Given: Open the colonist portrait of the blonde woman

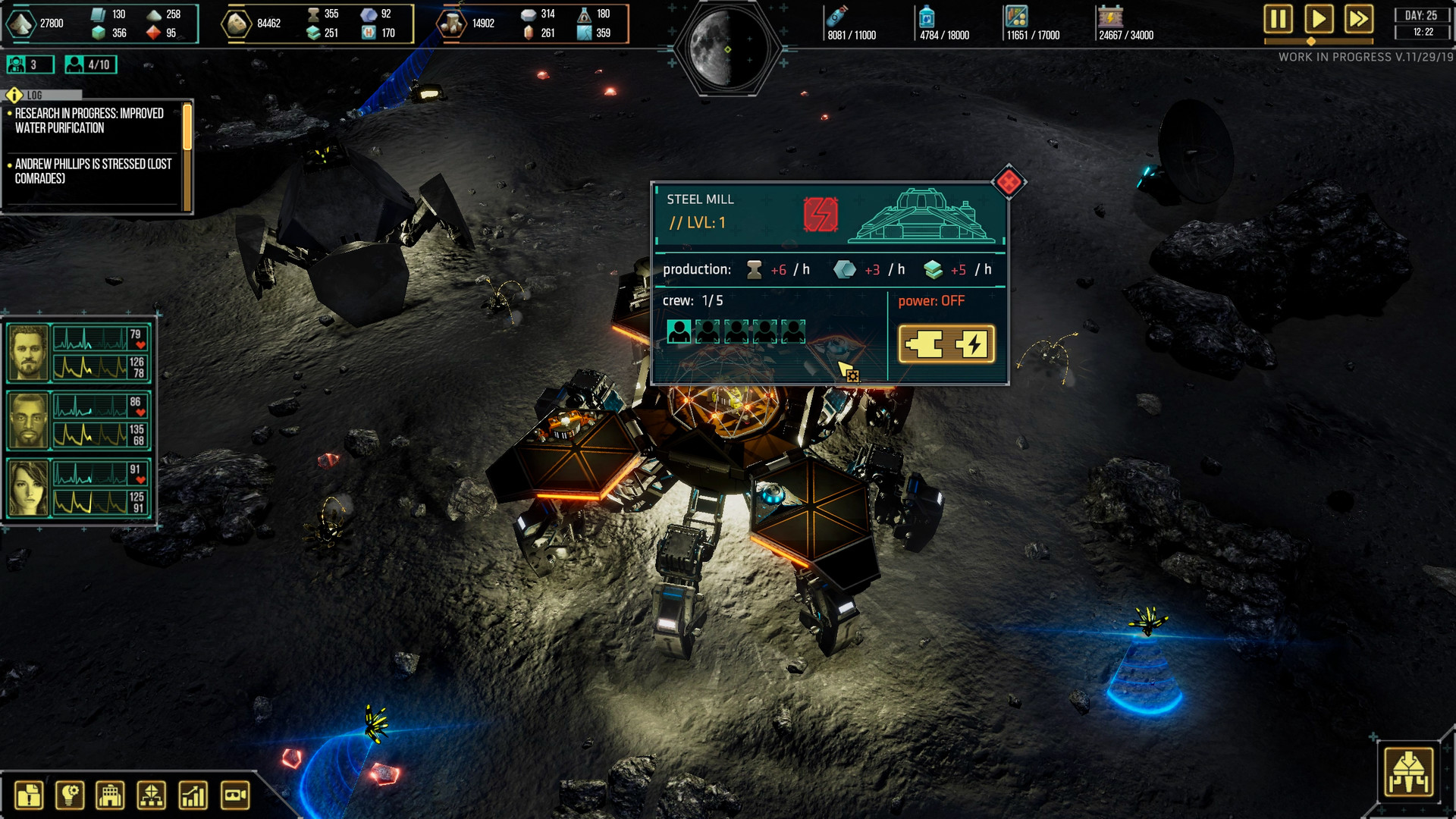Looking at the screenshot, I should (27, 482).
